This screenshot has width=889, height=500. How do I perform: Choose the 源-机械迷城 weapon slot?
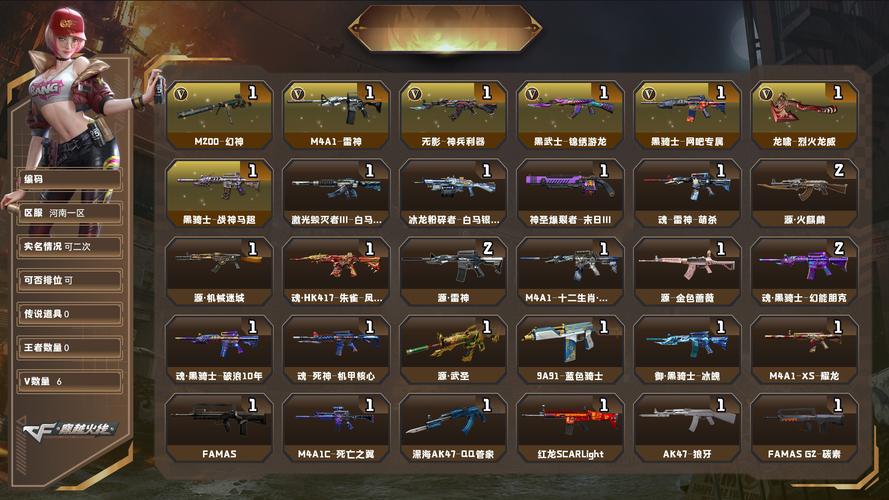219,268
